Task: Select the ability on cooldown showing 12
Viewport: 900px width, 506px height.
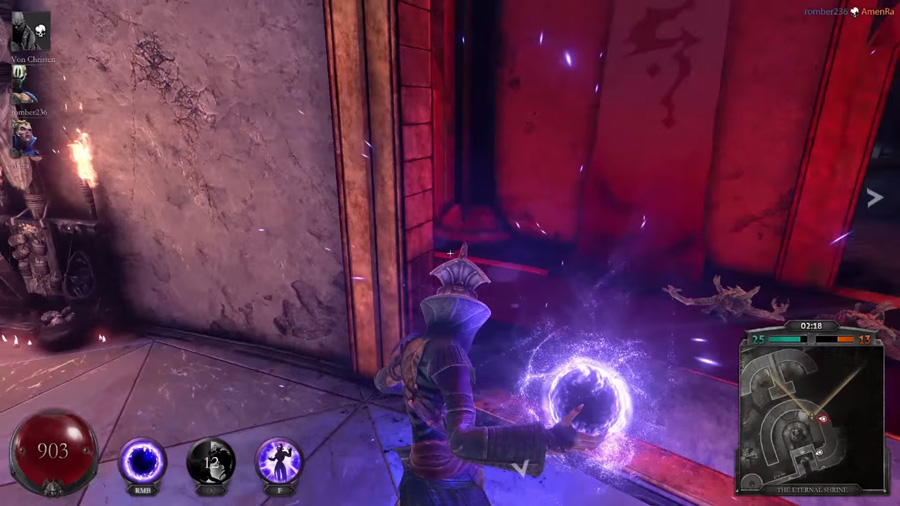Action: tap(211, 461)
